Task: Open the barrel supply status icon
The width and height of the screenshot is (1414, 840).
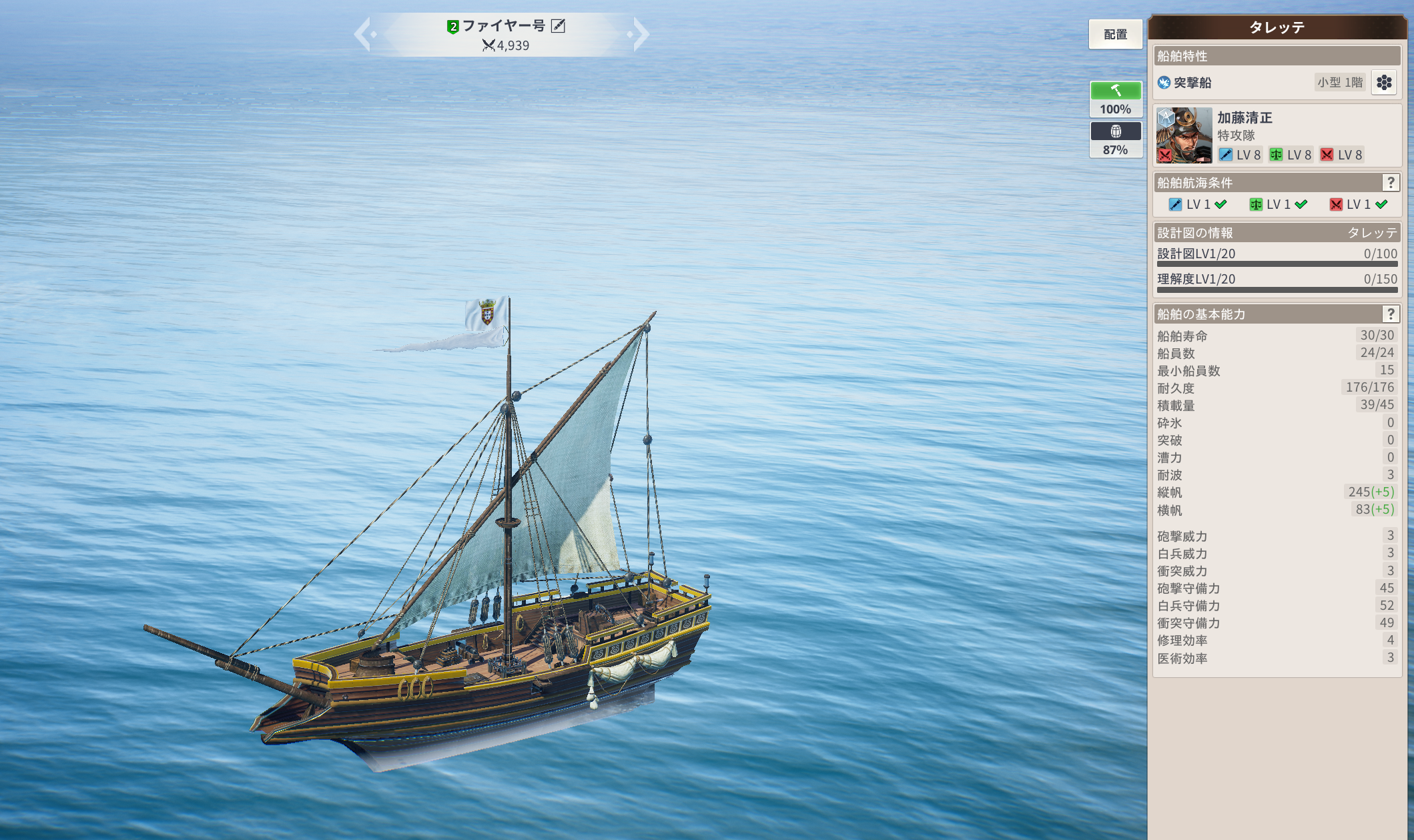Action: tap(1115, 131)
